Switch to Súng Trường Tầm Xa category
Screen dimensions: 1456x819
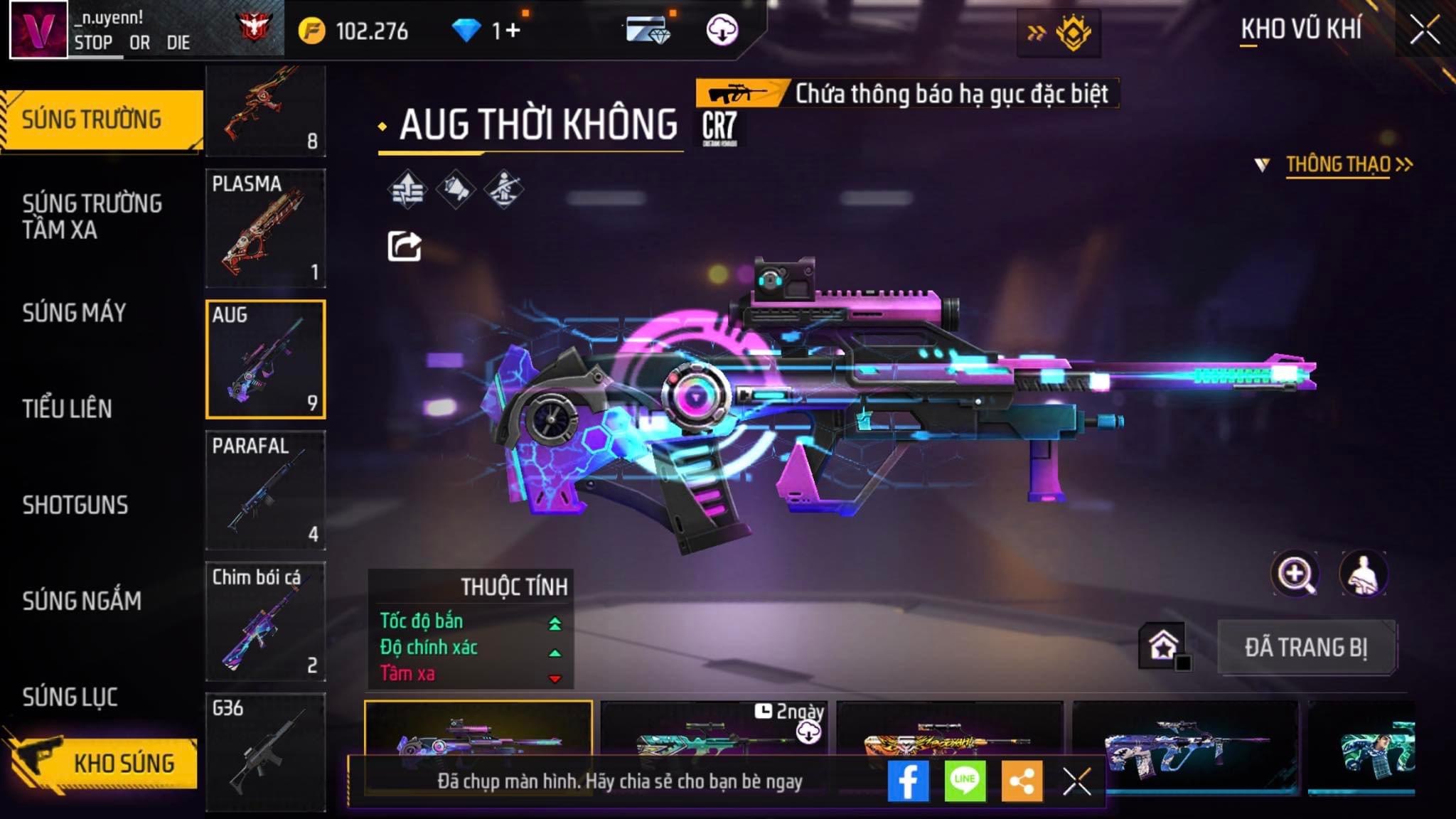tap(92, 216)
